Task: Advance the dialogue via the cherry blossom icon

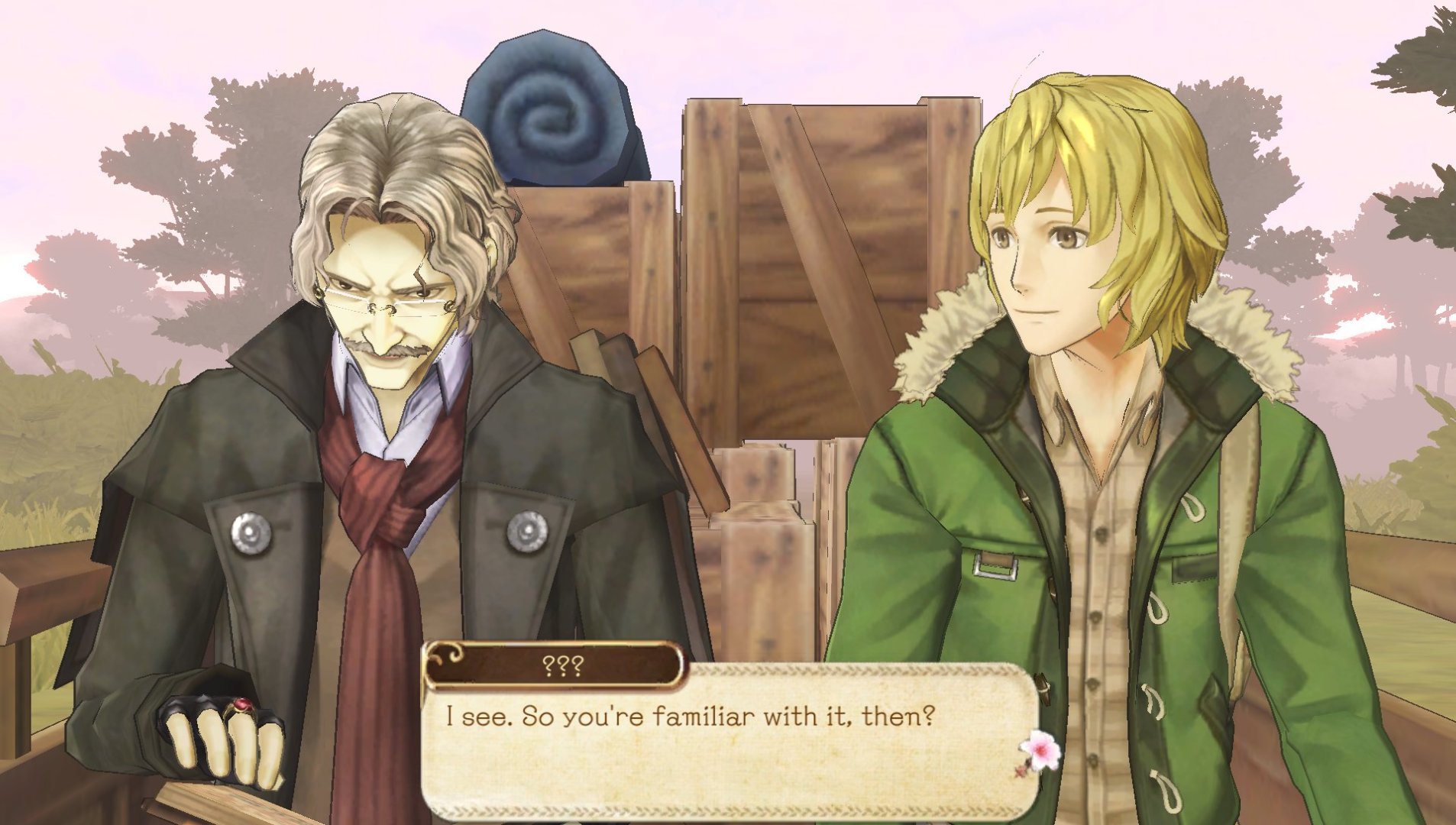Action: (1040, 752)
